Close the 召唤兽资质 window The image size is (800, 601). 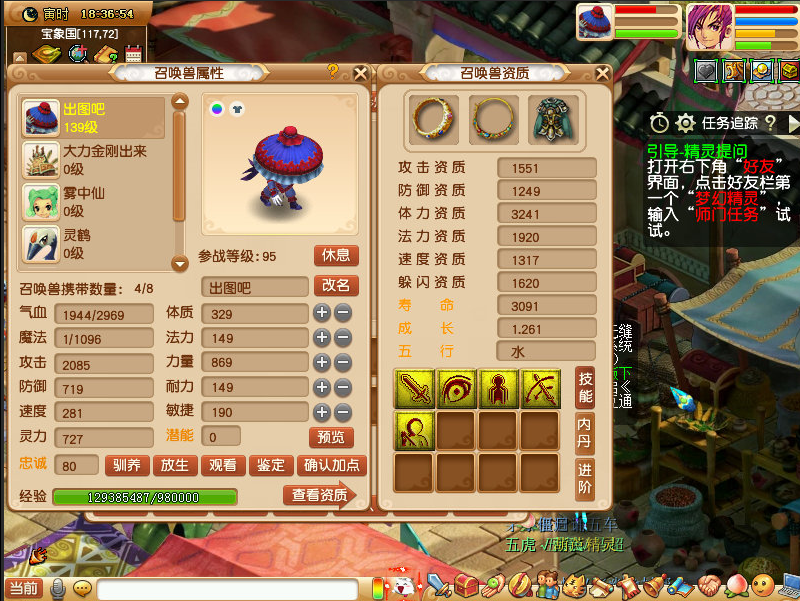(601, 73)
